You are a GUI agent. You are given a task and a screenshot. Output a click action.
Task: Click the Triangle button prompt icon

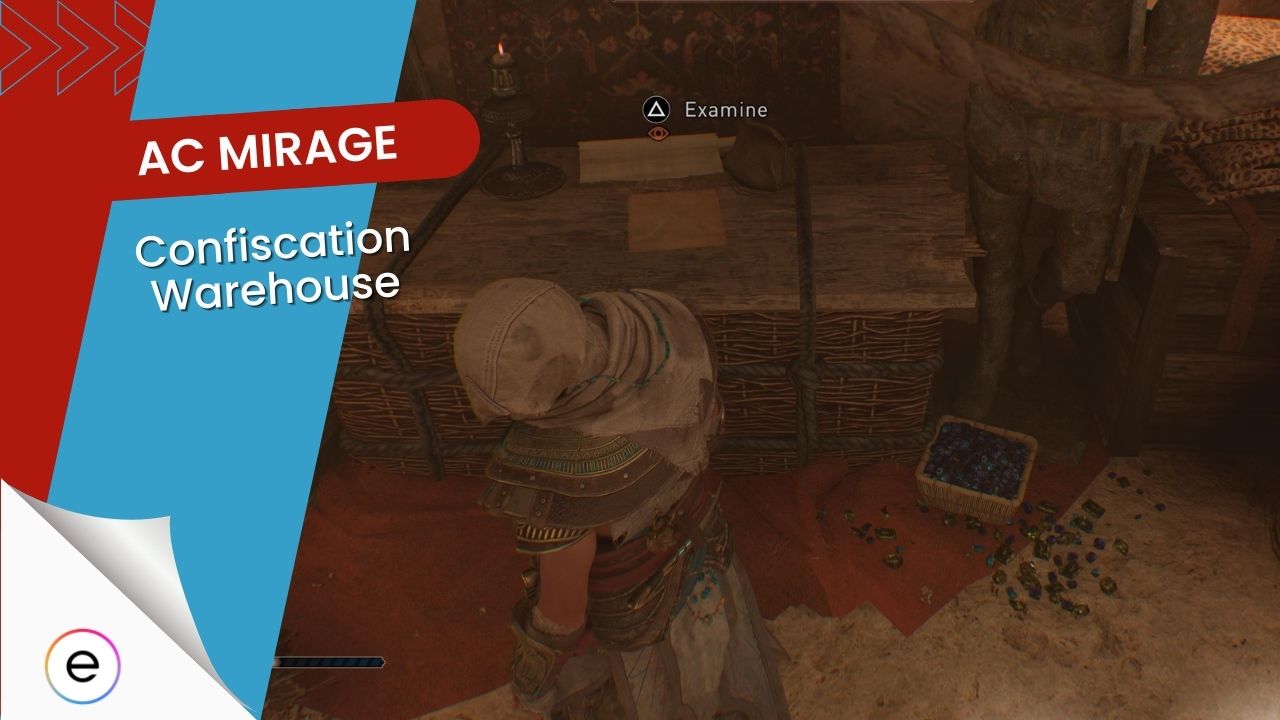coord(656,110)
